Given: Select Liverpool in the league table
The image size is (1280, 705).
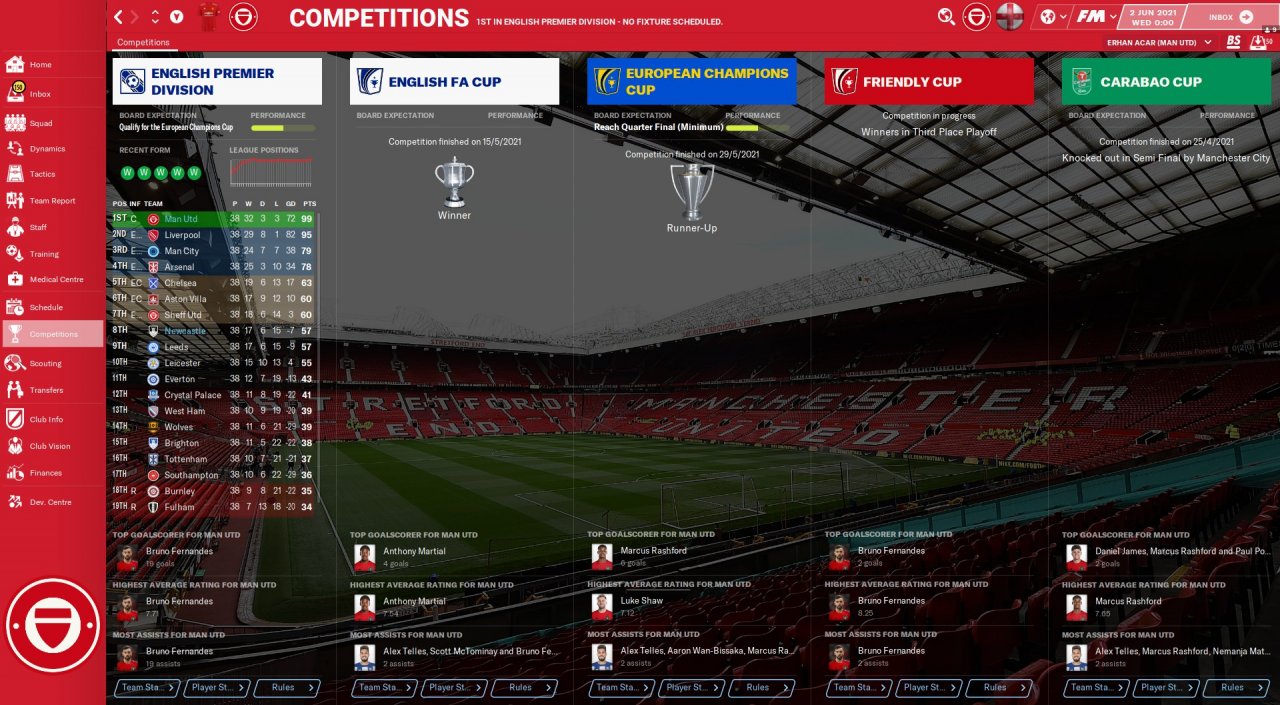Looking at the screenshot, I should (182, 235).
